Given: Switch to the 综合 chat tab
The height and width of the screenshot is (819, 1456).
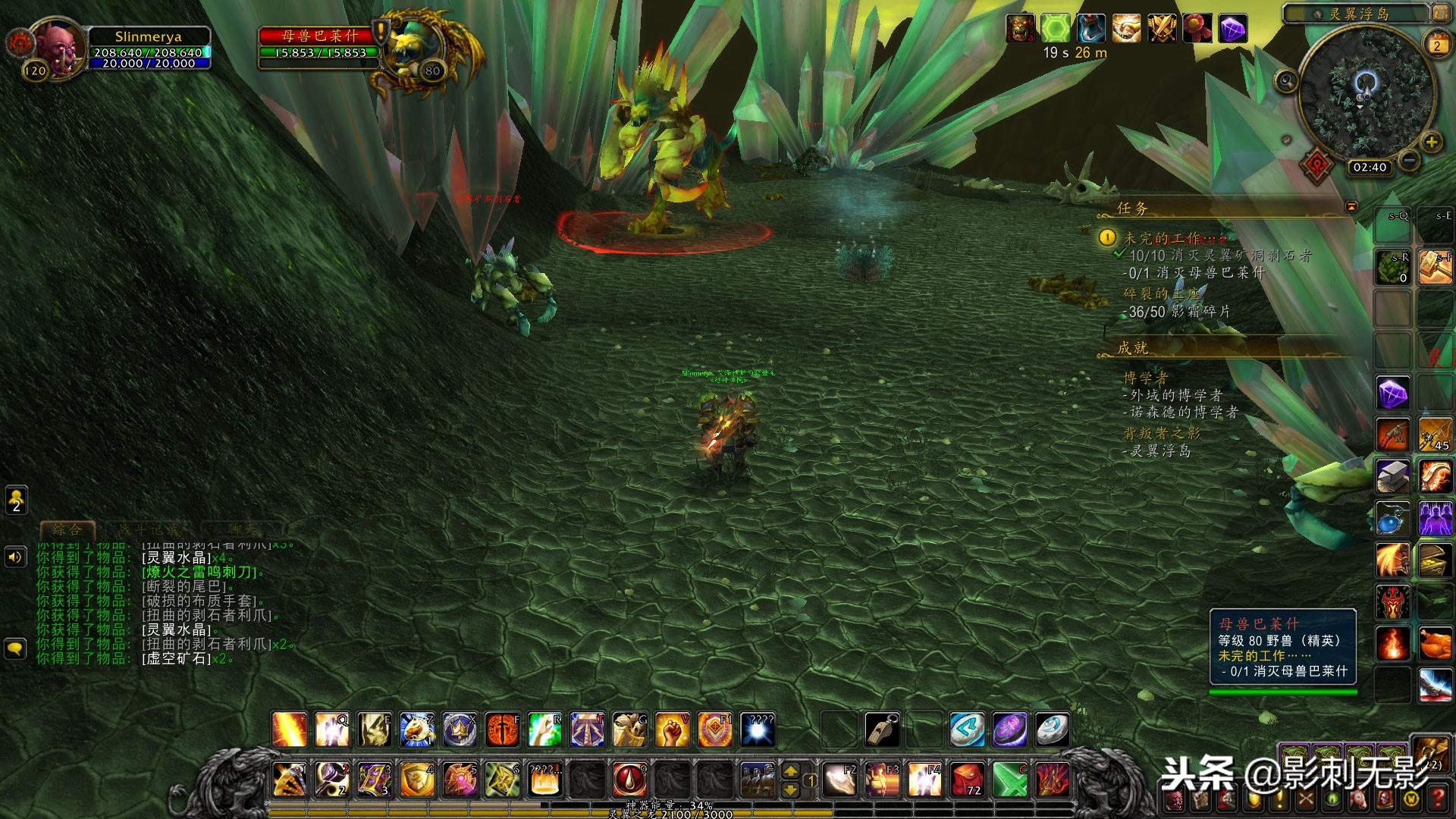Looking at the screenshot, I should coord(67,529).
